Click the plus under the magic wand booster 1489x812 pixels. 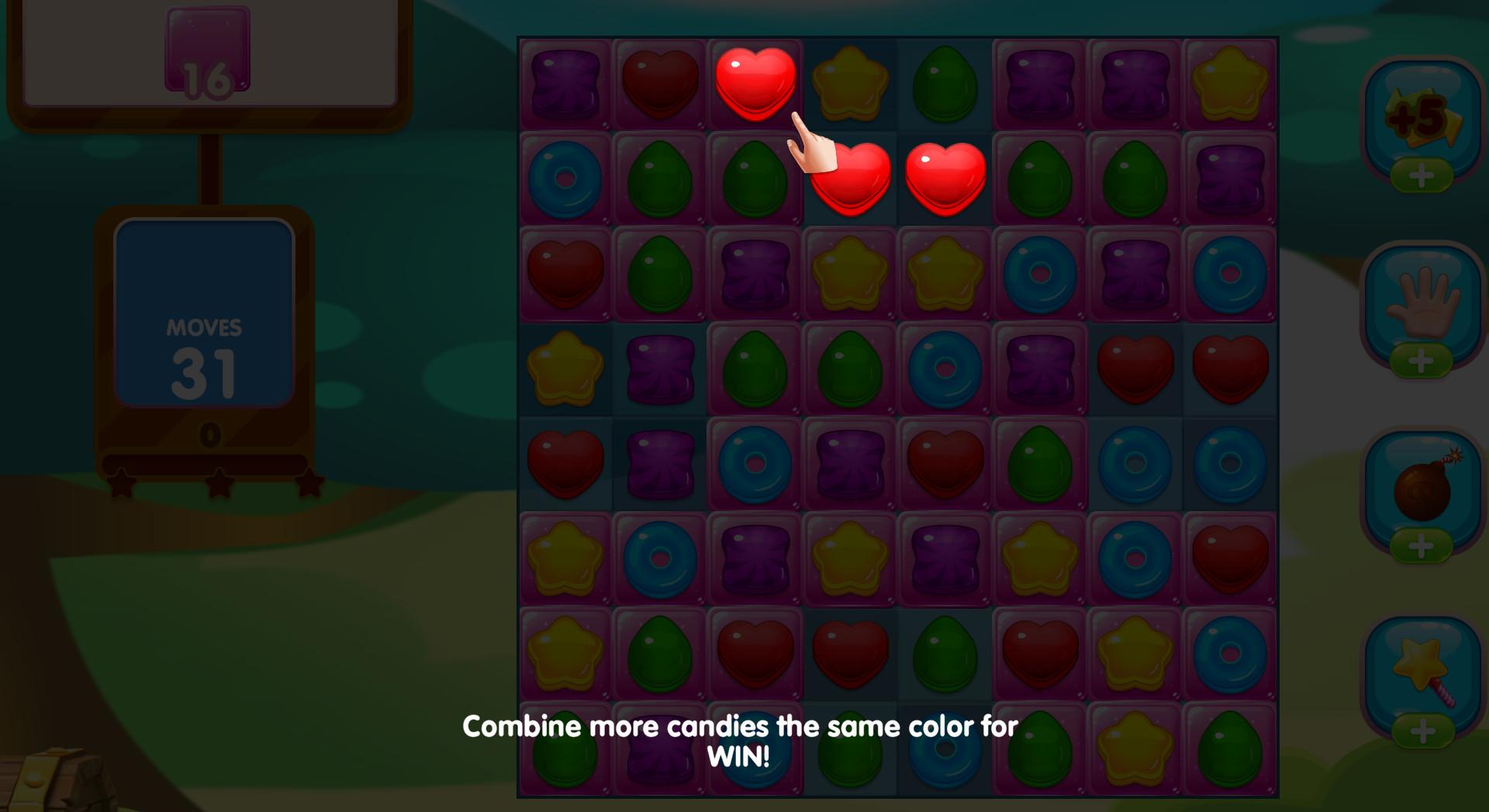point(1422,729)
